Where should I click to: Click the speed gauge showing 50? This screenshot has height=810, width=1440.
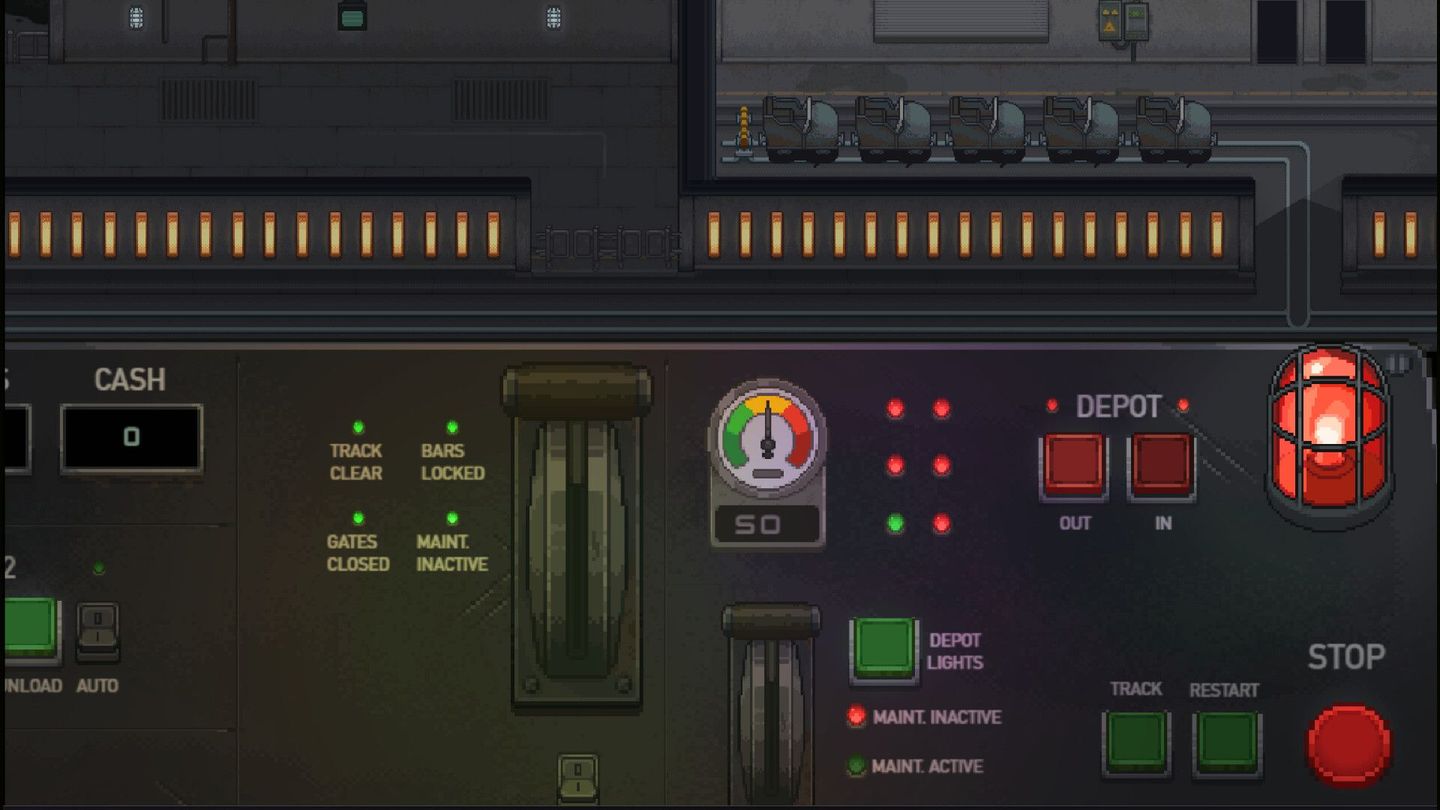(x=767, y=441)
